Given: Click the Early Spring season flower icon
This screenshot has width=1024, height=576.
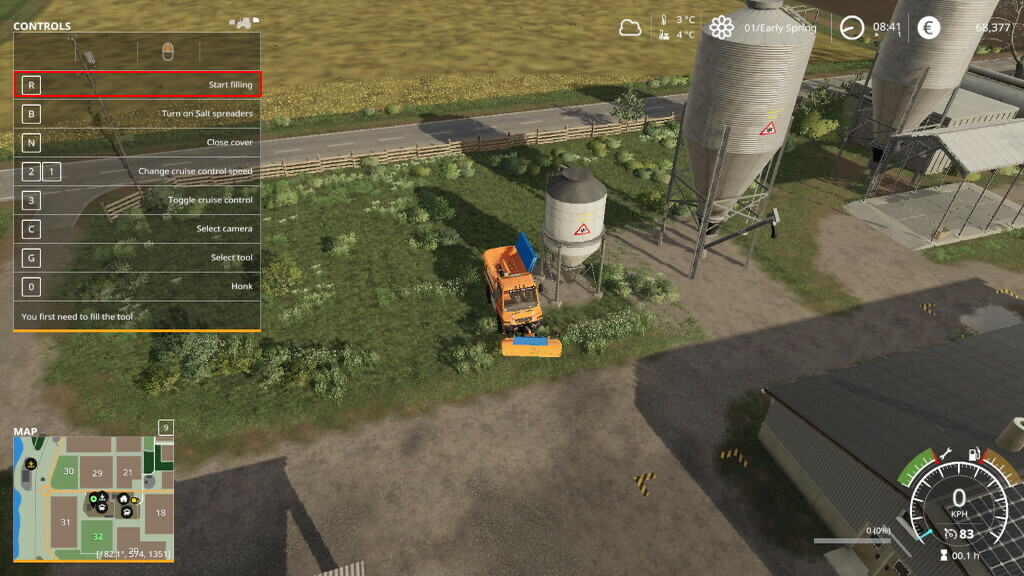Looking at the screenshot, I should click(x=722, y=28).
